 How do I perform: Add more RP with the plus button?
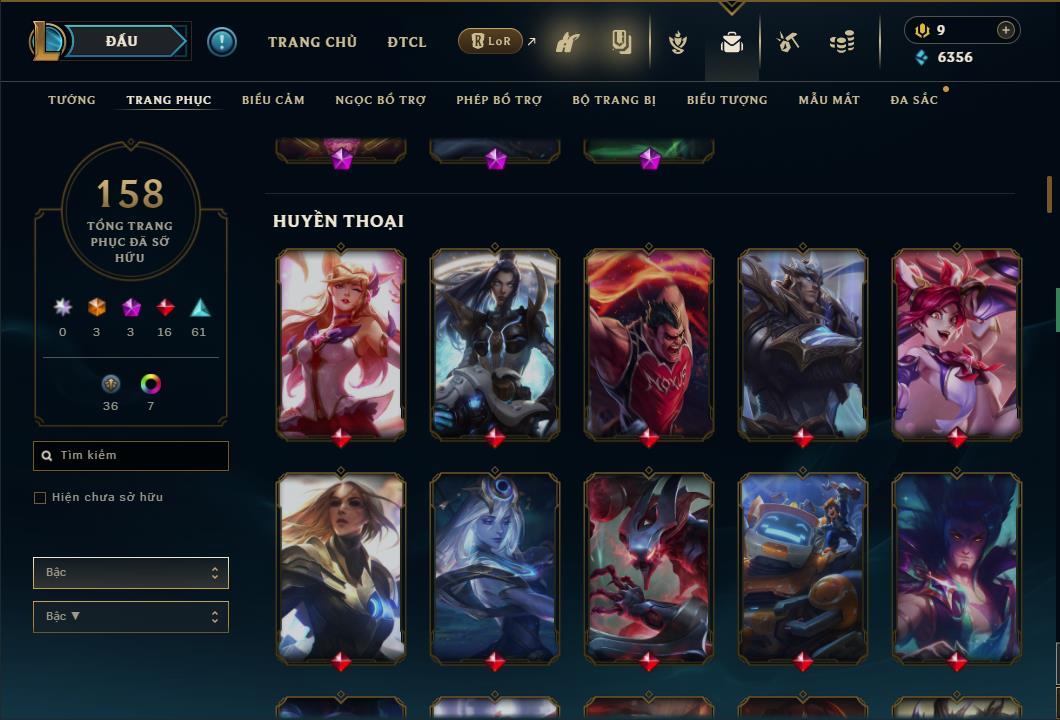click(1006, 30)
